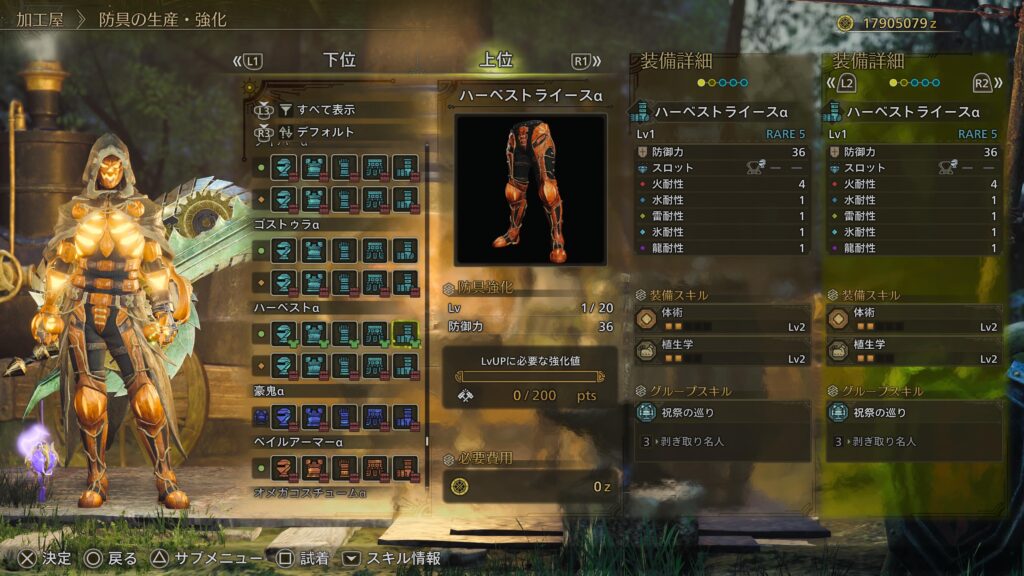1024x576 pixels.
Task: Select the ベイルアーマーα arm armor icon
Action: tap(345, 467)
